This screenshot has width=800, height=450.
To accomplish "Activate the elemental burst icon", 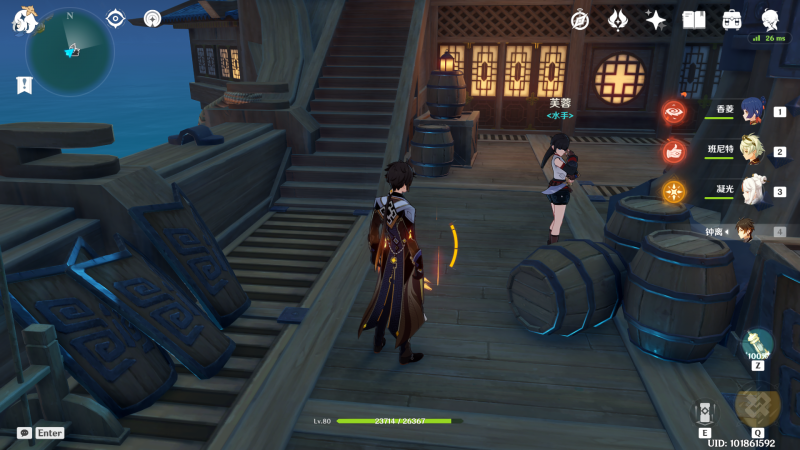I will (757, 403).
